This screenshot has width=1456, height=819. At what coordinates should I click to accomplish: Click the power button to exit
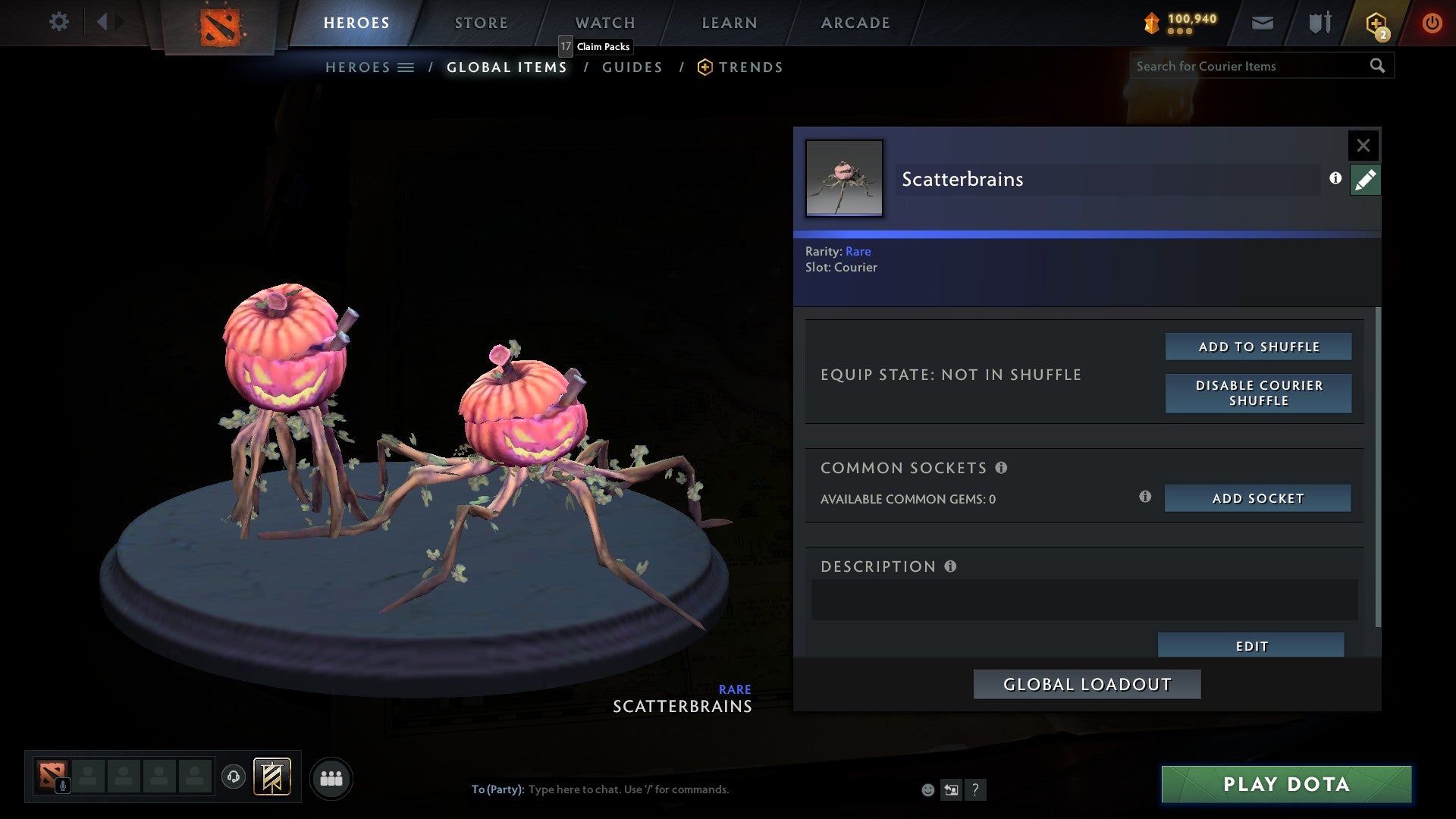click(1432, 23)
